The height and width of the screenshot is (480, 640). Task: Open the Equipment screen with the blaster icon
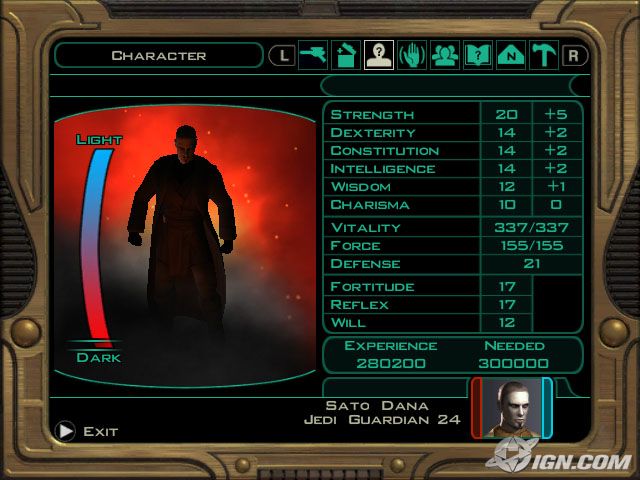point(314,55)
